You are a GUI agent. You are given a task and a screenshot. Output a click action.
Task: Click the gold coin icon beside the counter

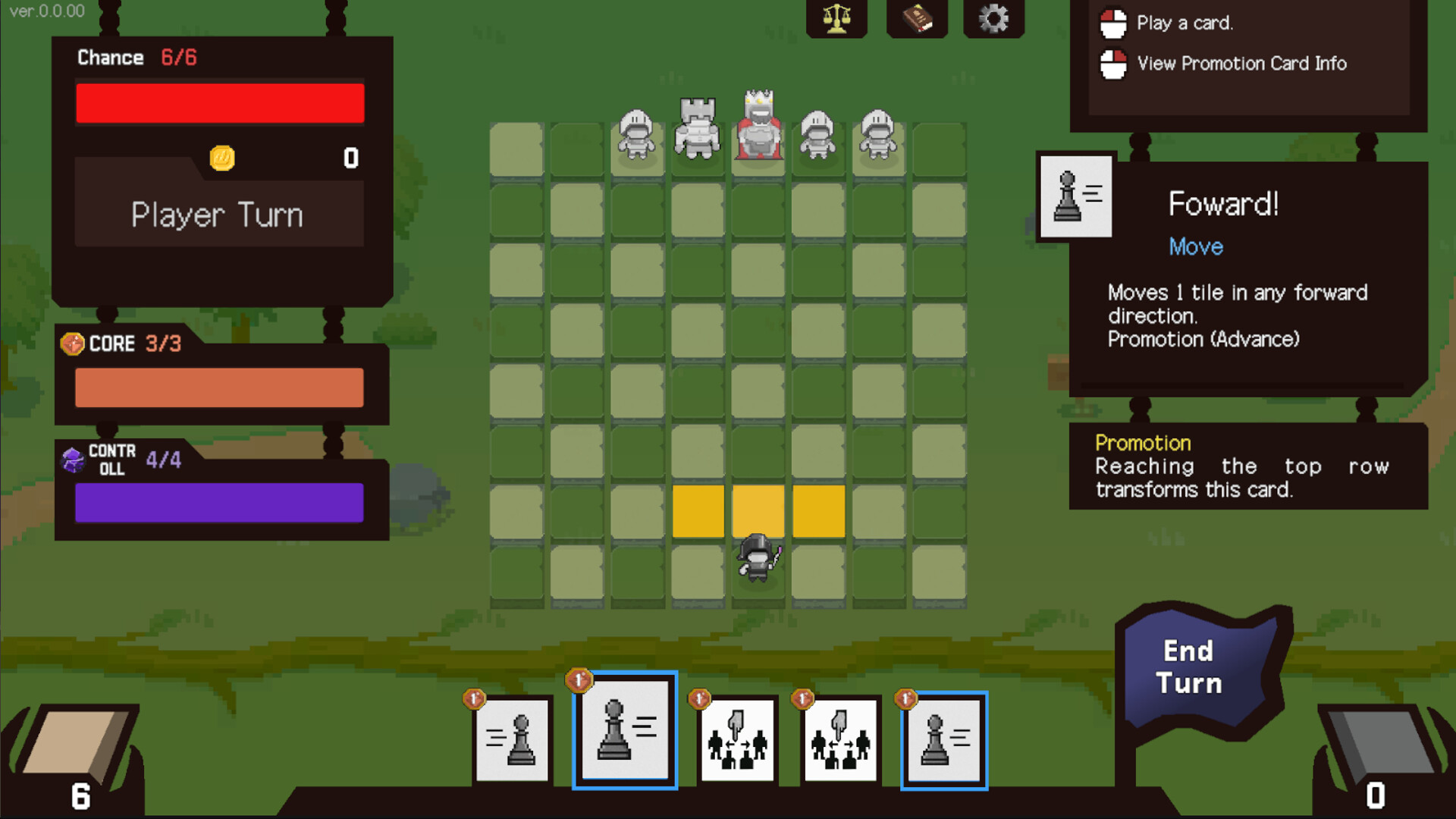[x=222, y=158]
